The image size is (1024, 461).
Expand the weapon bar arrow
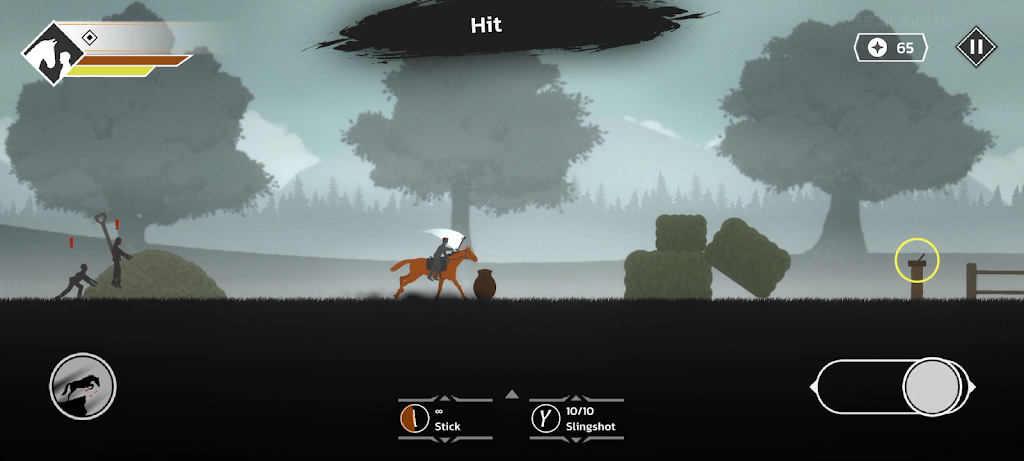(x=511, y=394)
